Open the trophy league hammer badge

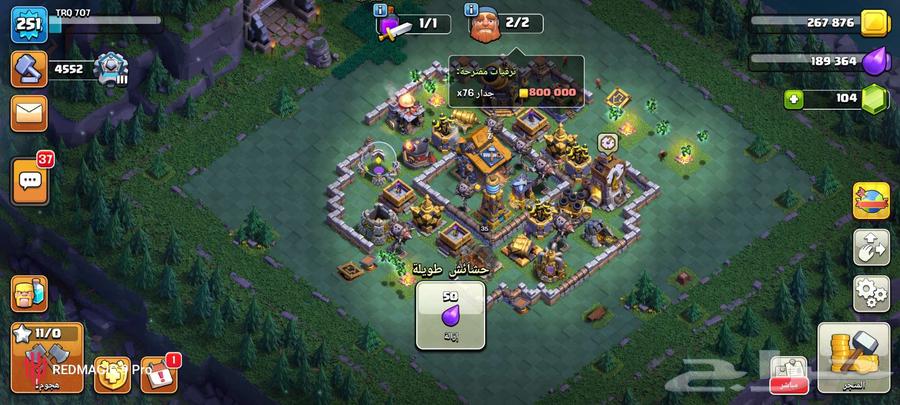coord(30,68)
